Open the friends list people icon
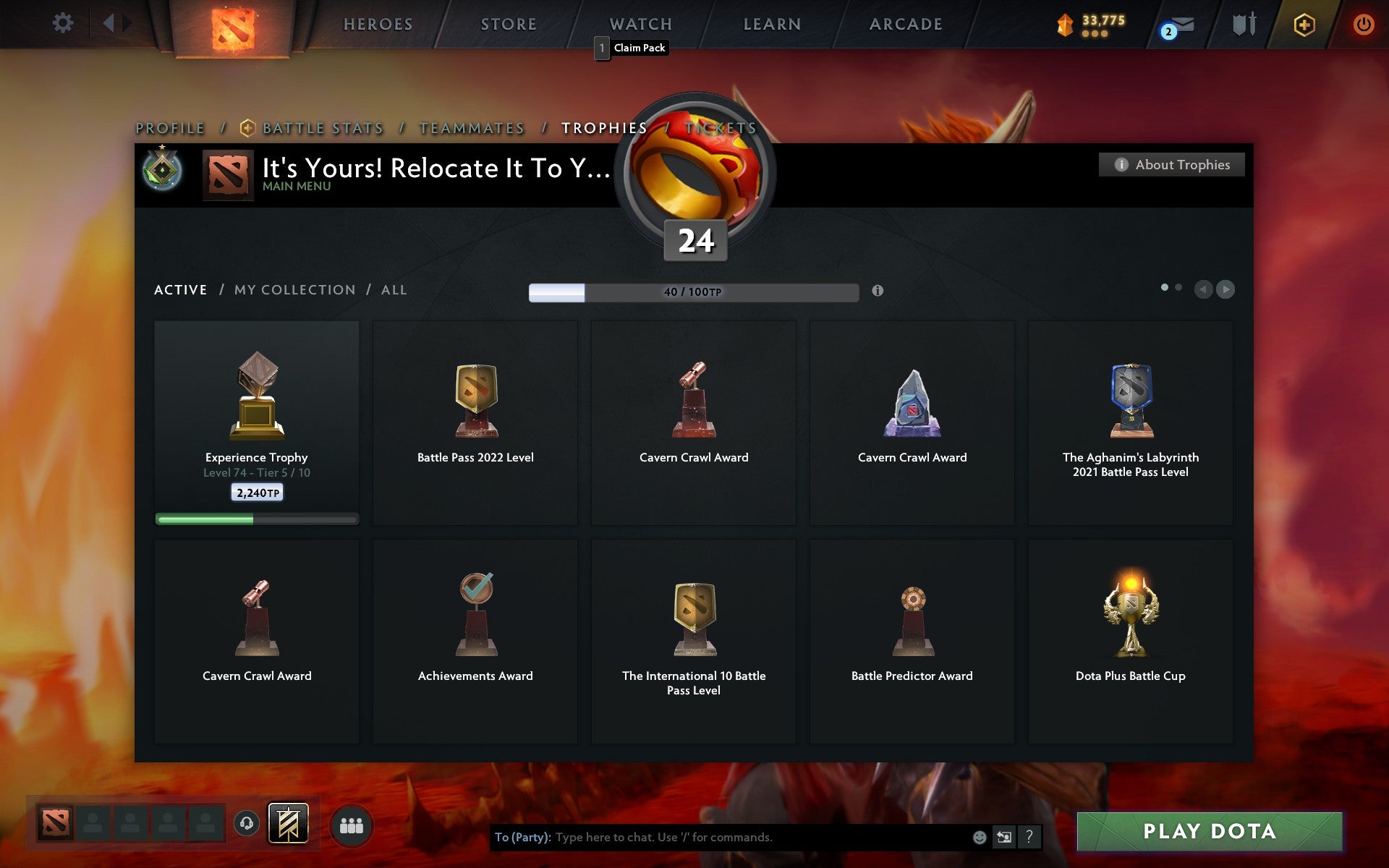1389x868 pixels. pos(352,823)
